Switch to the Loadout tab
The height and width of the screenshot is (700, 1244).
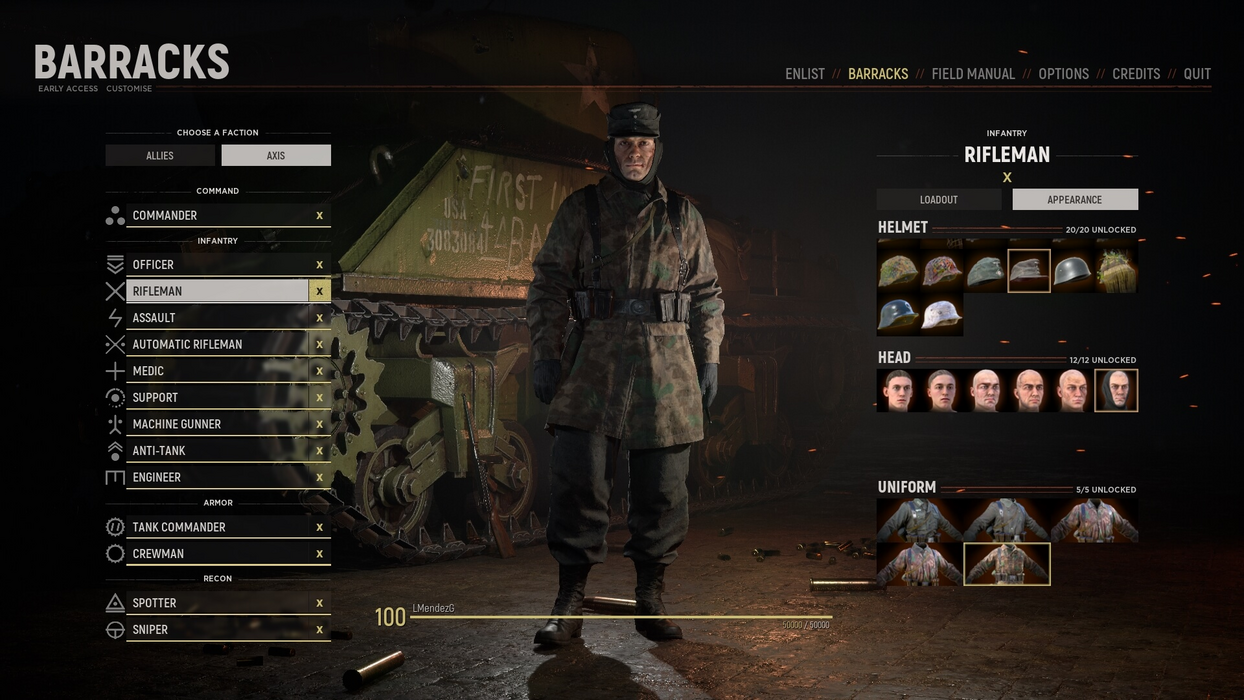pyautogui.click(x=939, y=200)
